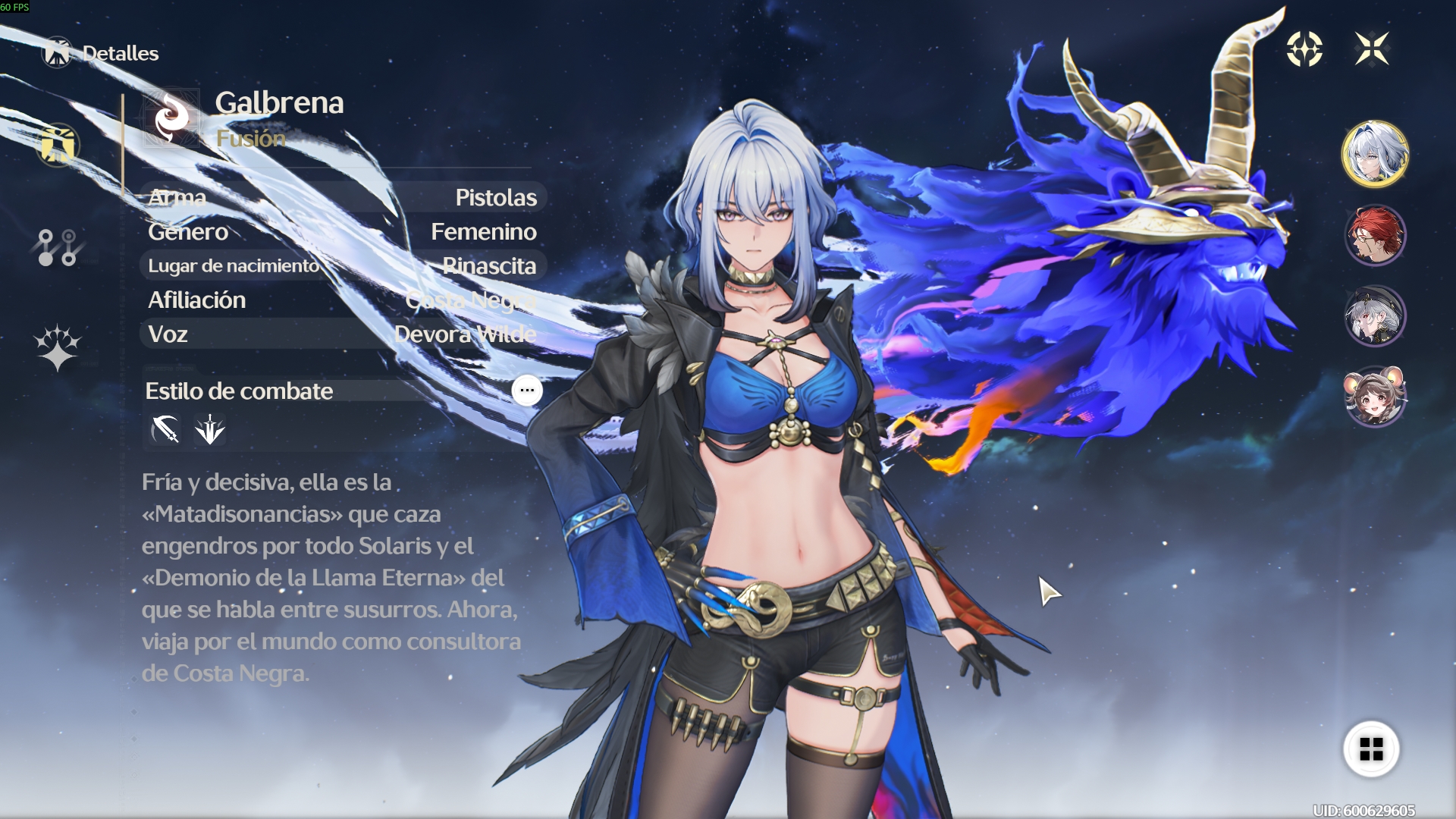Screen dimensions: 1456x819
Task: Open the four-pointed target icon at top right
Action: 1304,49
